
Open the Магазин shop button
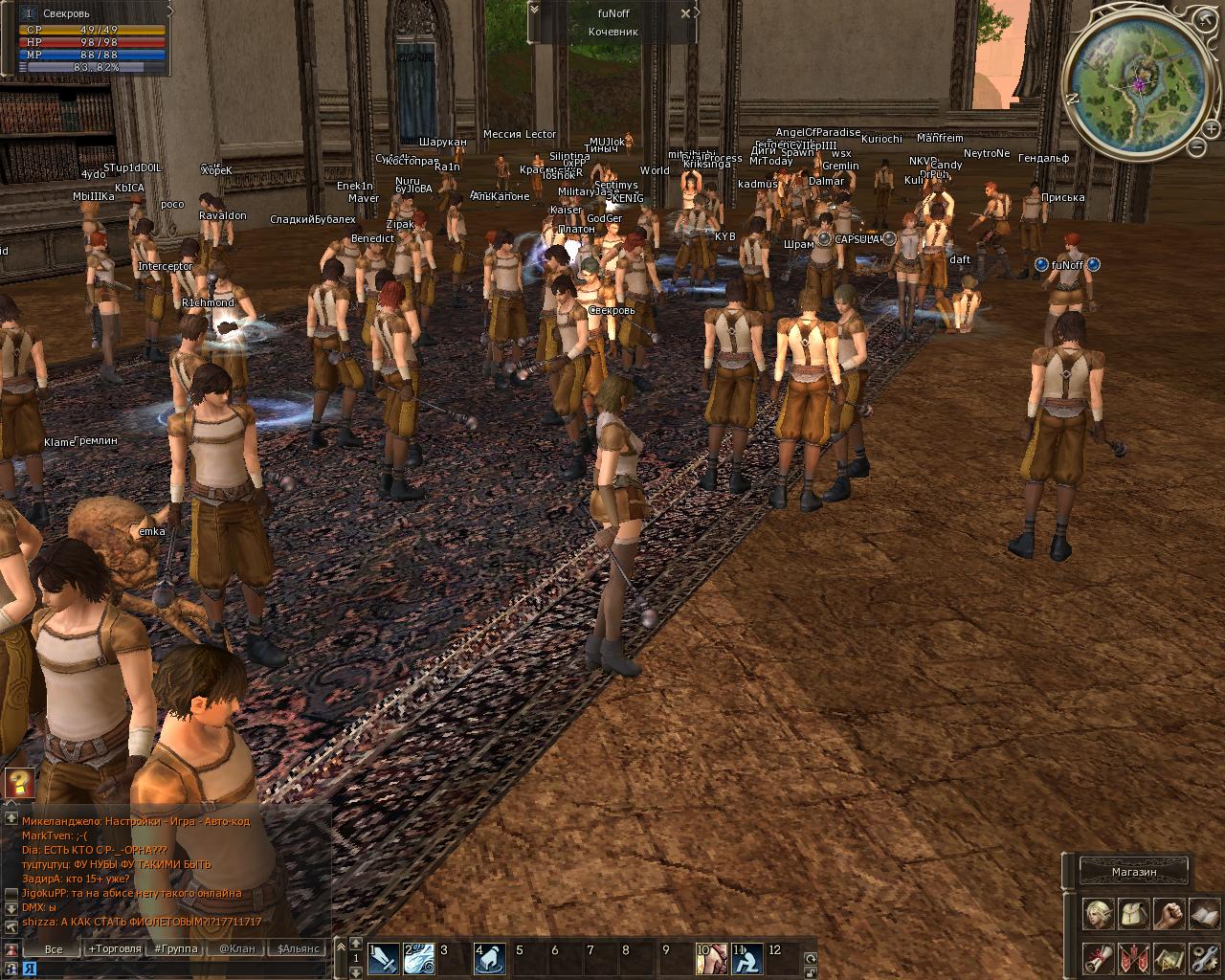[x=1134, y=872]
